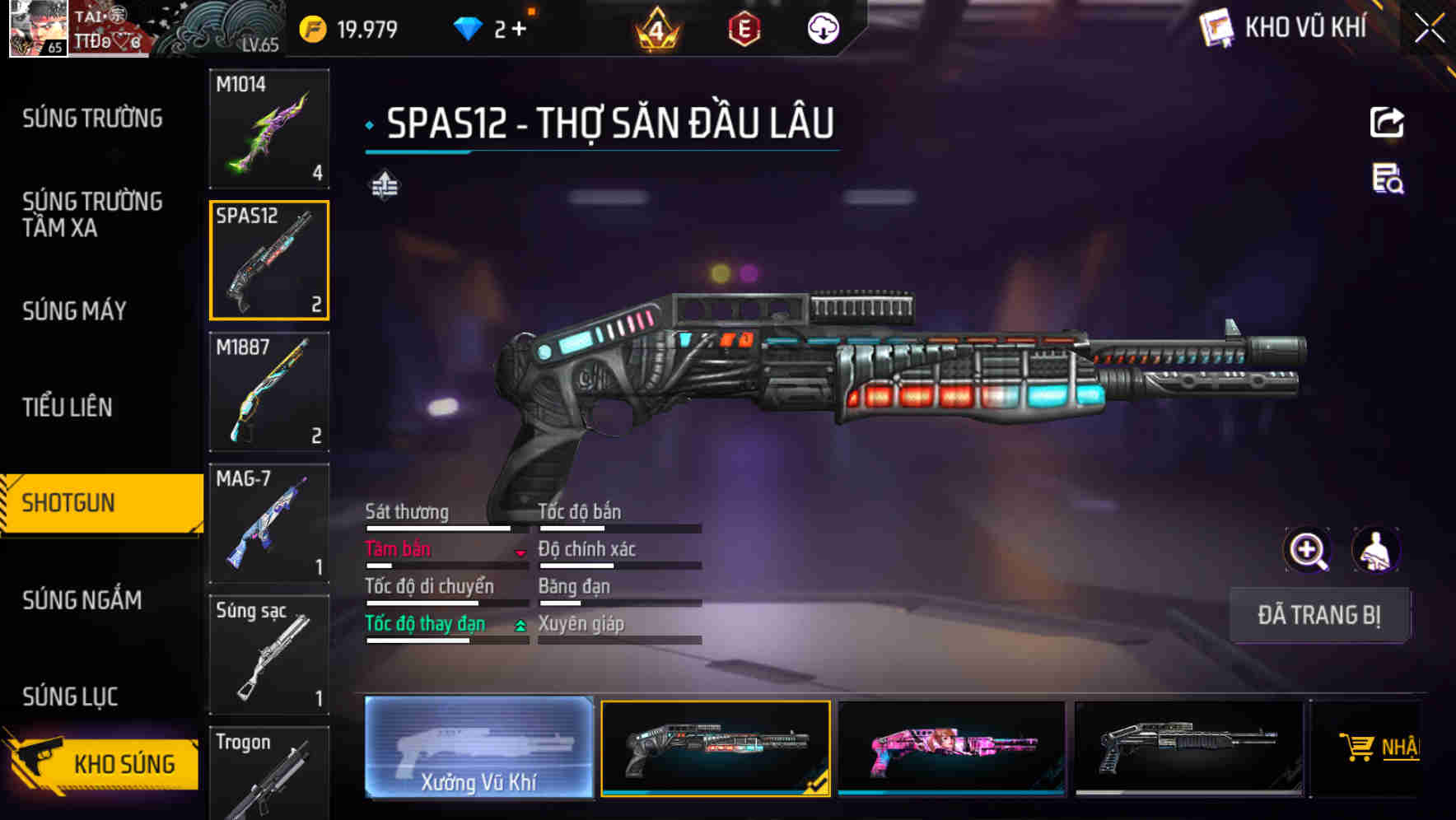
Task: Pick the Súng sạc weapon tile
Action: [269, 655]
